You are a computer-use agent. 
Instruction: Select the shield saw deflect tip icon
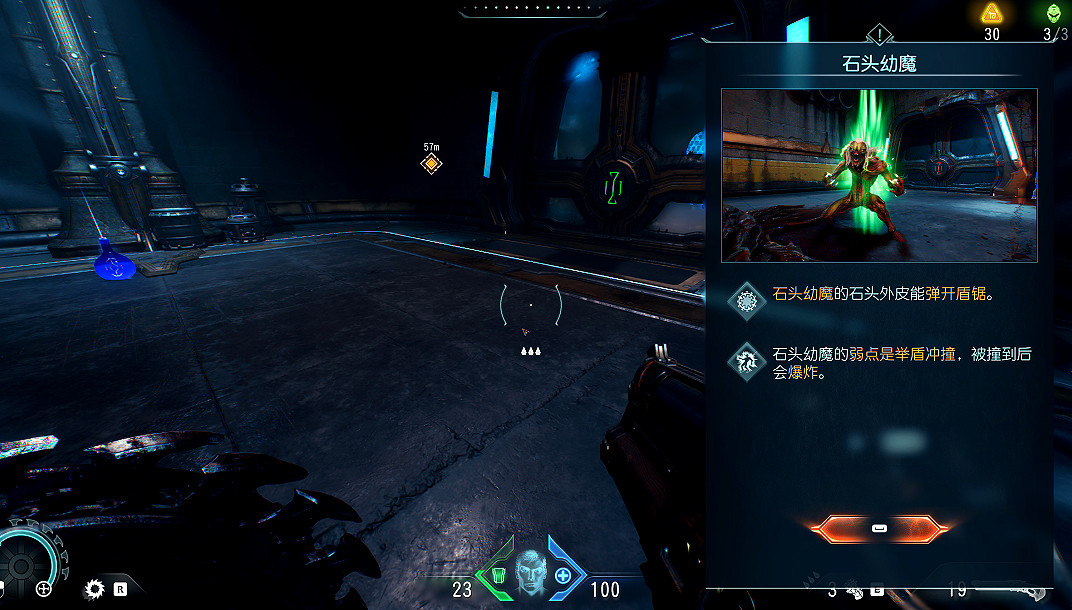click(x=746, y=300)
